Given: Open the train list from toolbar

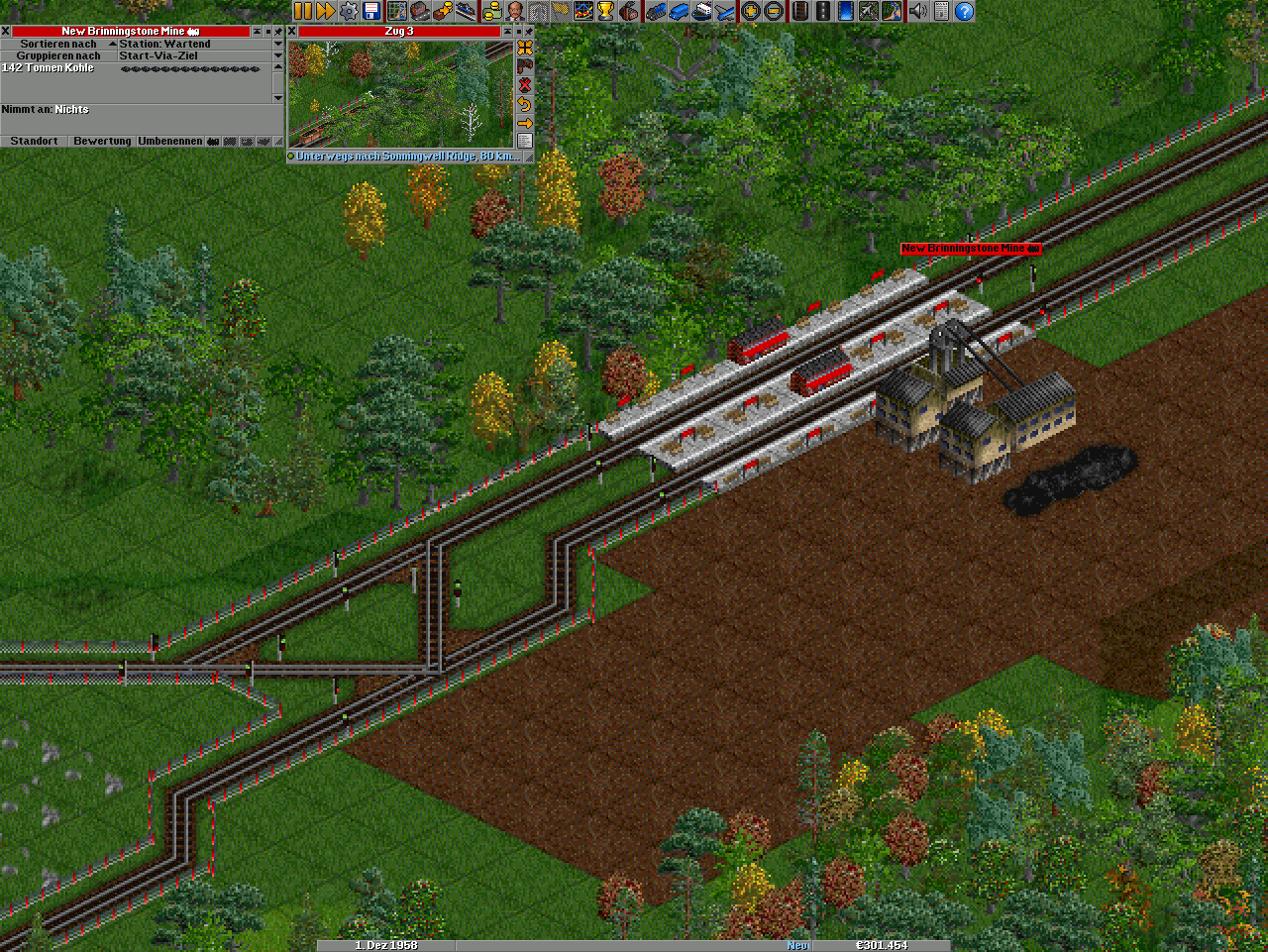Looking at the screenshot, I should pos(655,11).
